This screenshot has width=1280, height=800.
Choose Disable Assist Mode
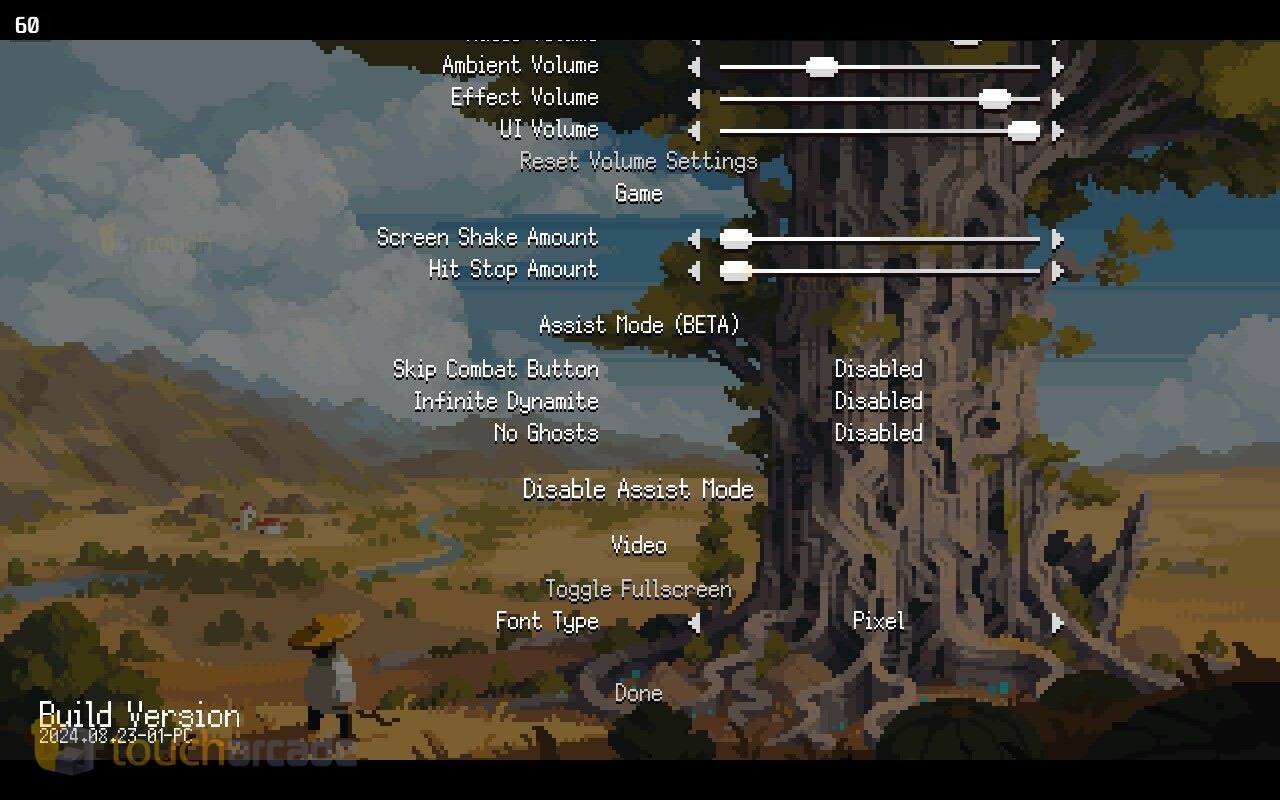tap(638, 489)
